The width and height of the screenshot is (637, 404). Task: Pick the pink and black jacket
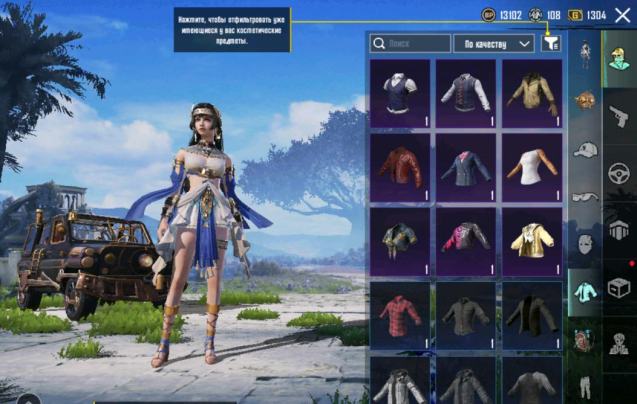pyautogui.click(x=466, y=241)
